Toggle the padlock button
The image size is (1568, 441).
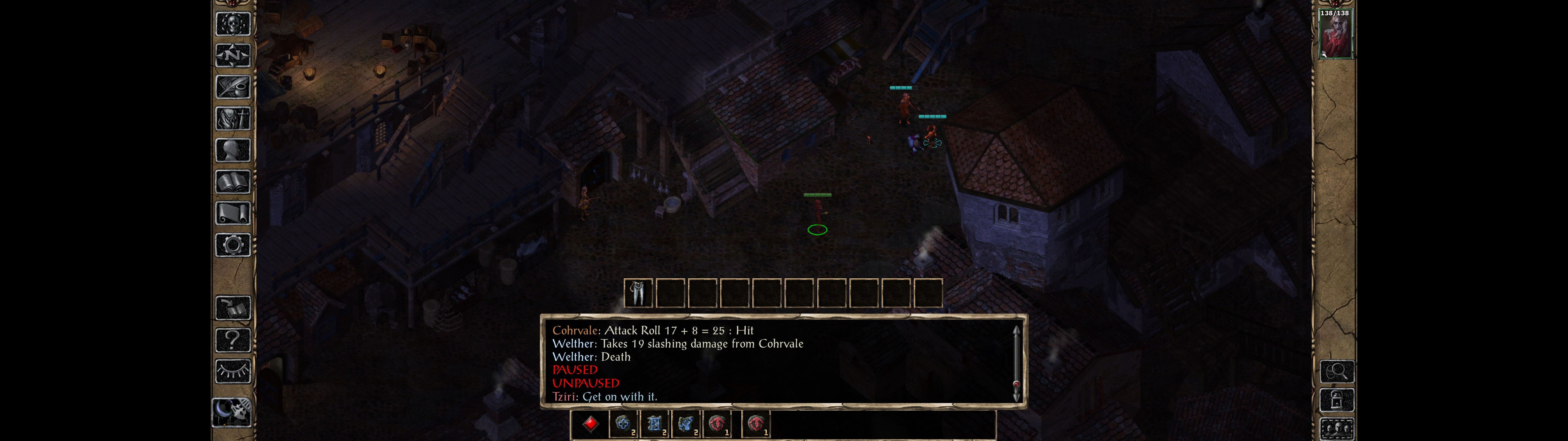point(1337,401)
